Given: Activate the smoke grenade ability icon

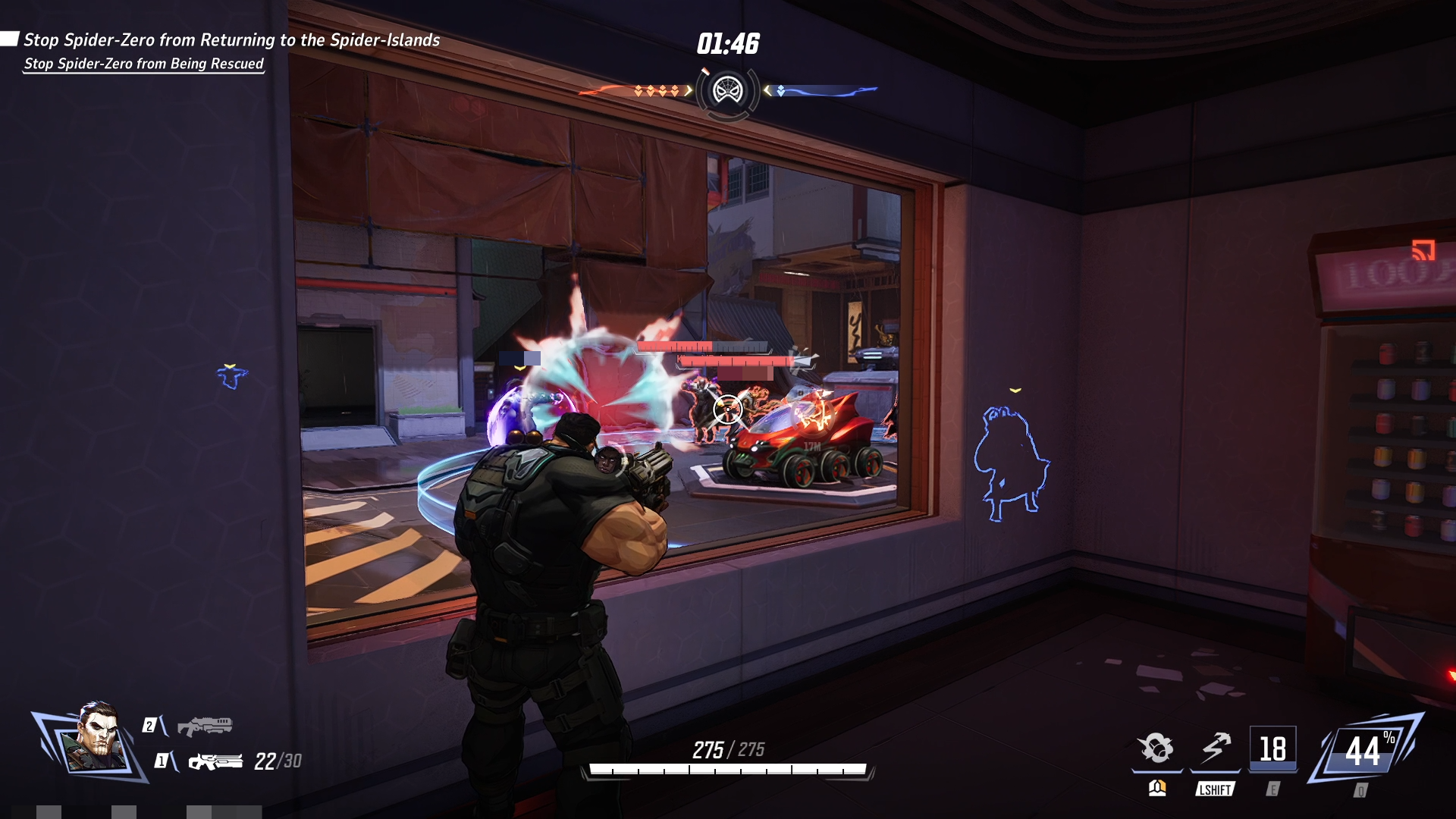Looking at the screenshot, I should (1156, 748).
